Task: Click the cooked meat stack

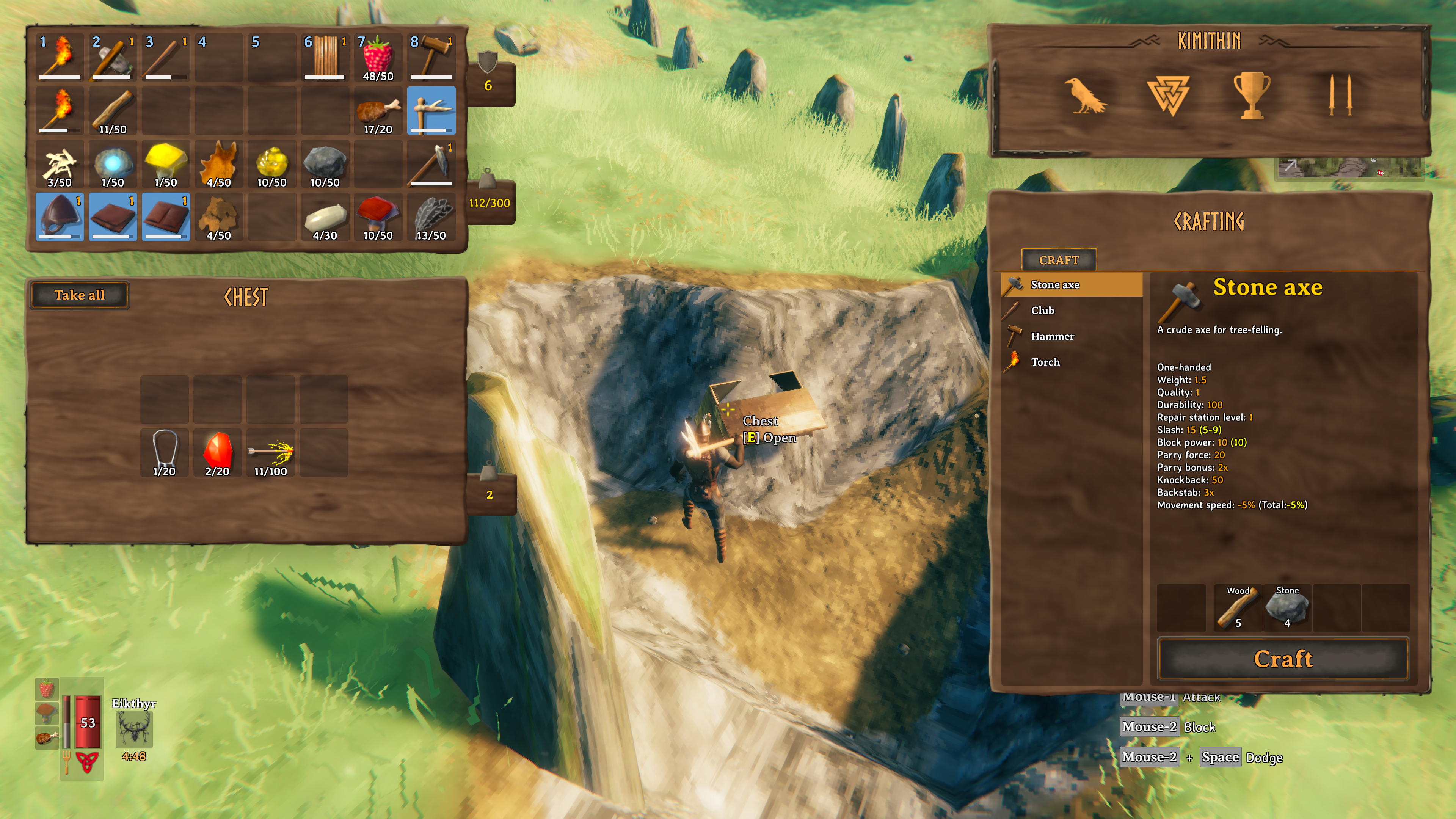Action: (x=378, y=111)
